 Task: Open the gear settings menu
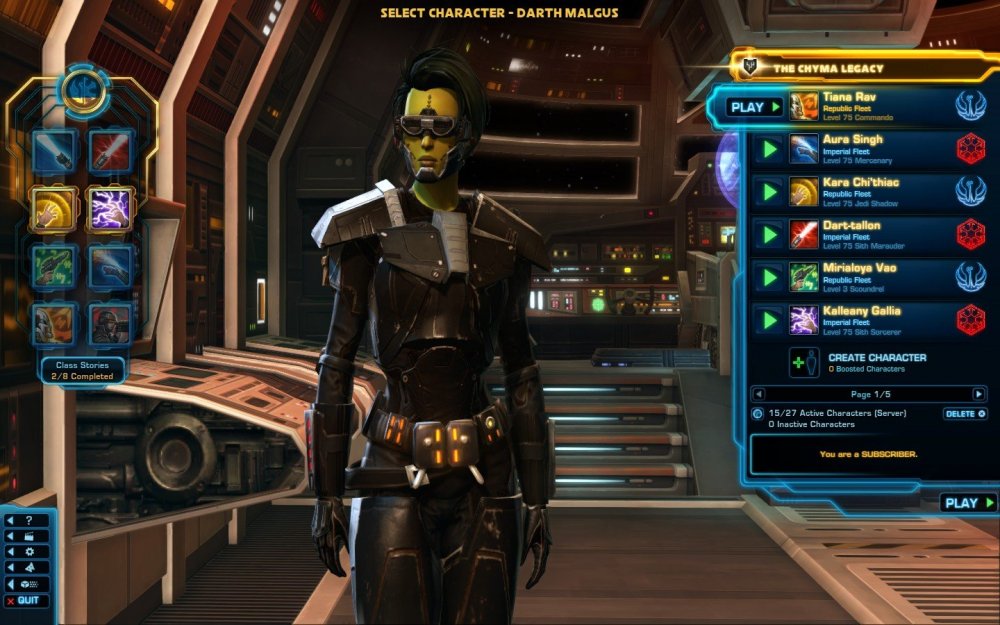click(28, 551)
